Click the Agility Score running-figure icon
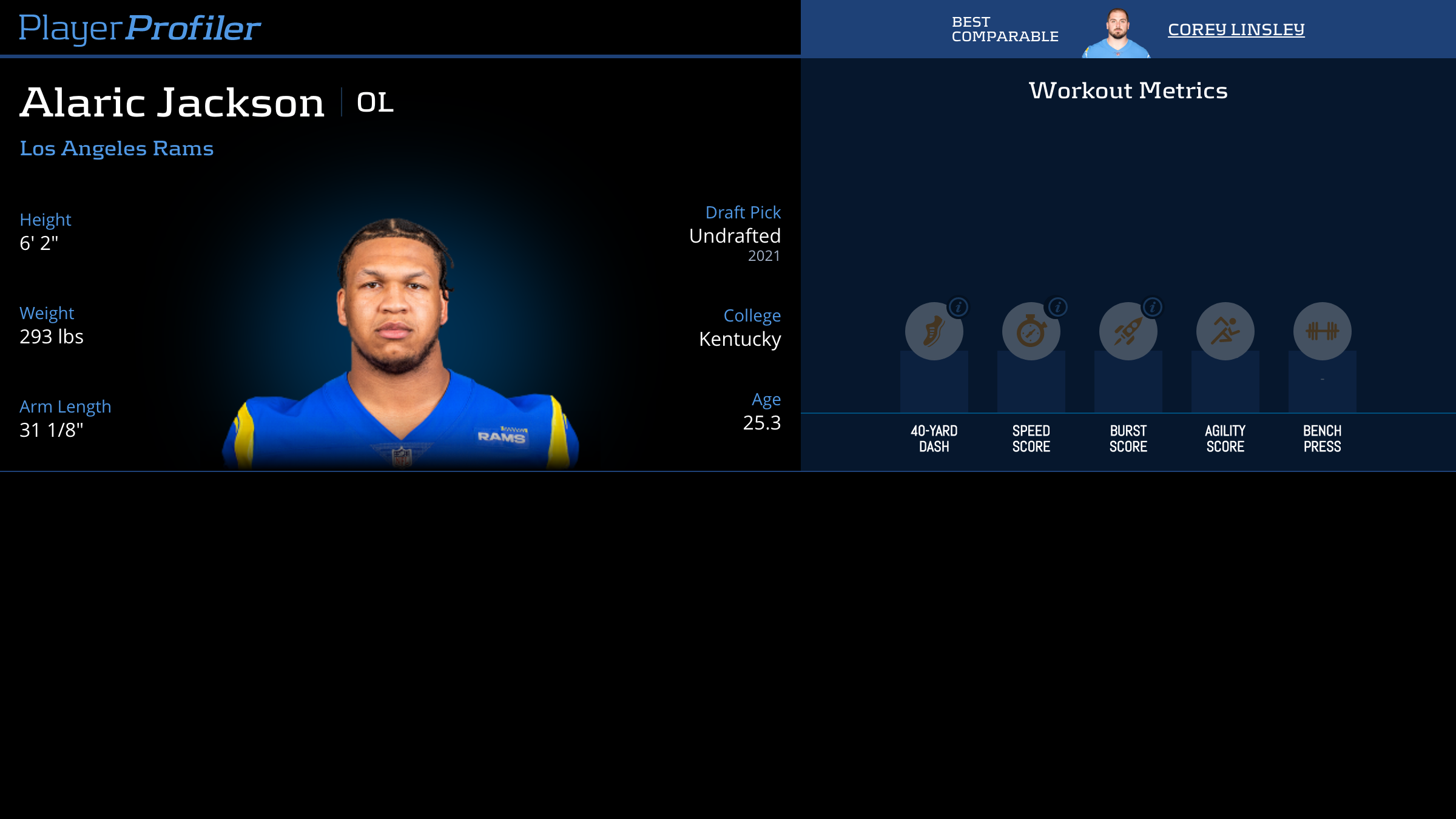 [1225, 331]
